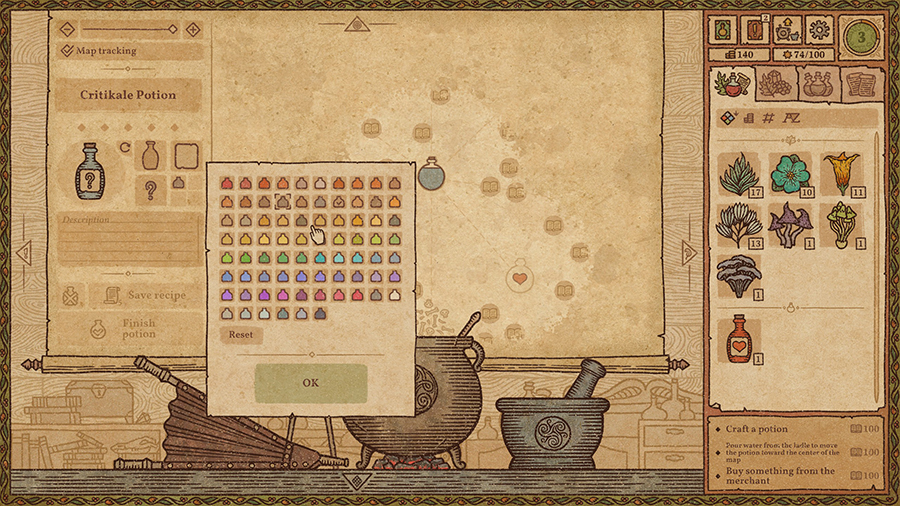
Task: Click the Description text field
Action: click(x=128, y=240)
